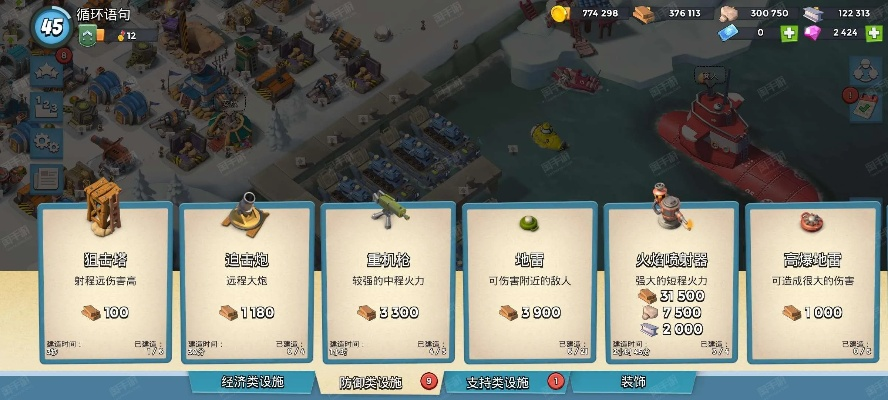
Task: Open the 防御类设施 defense tab
Action: [x=372, y=382]
